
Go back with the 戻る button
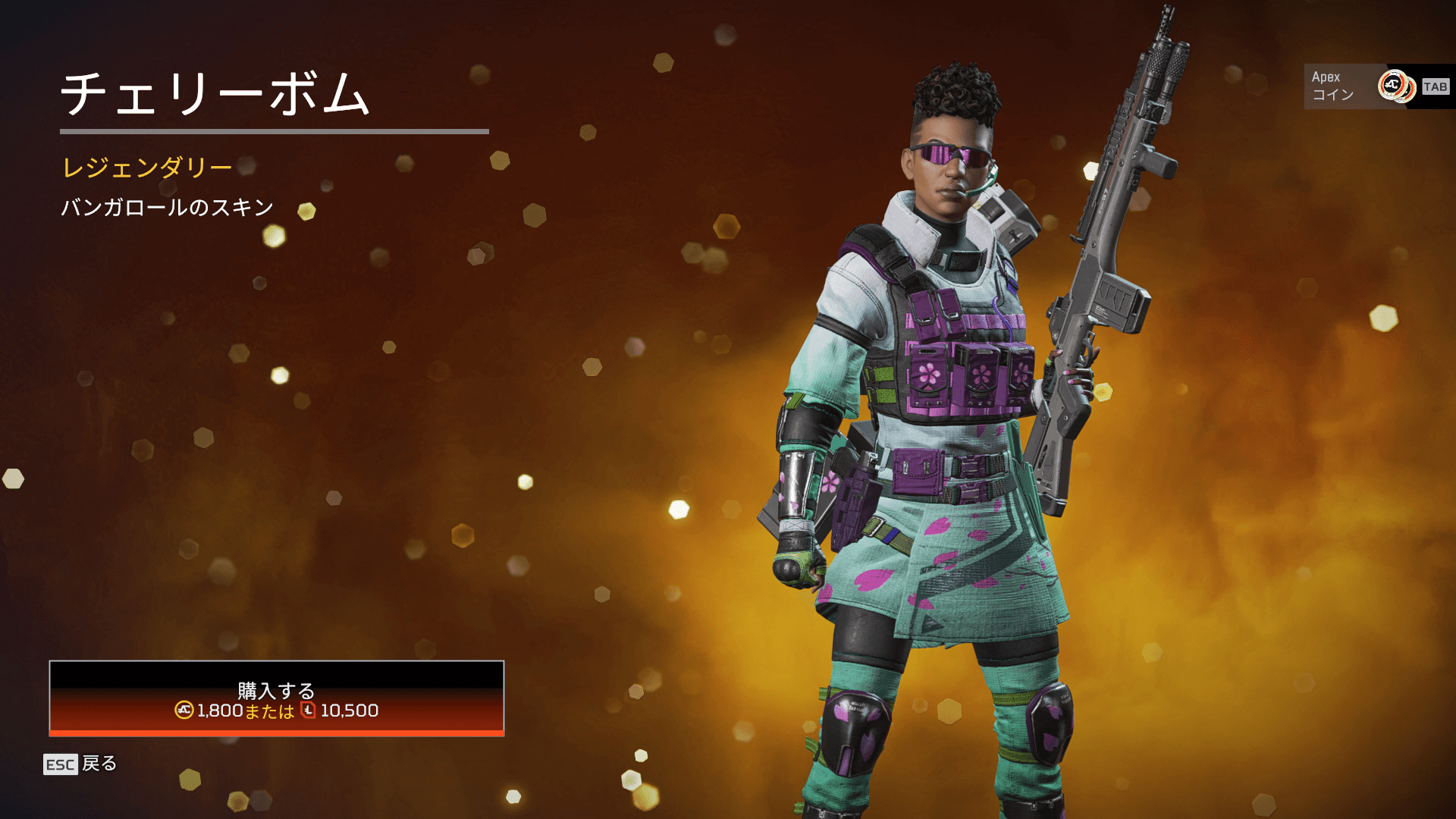(x=81, y=764)
